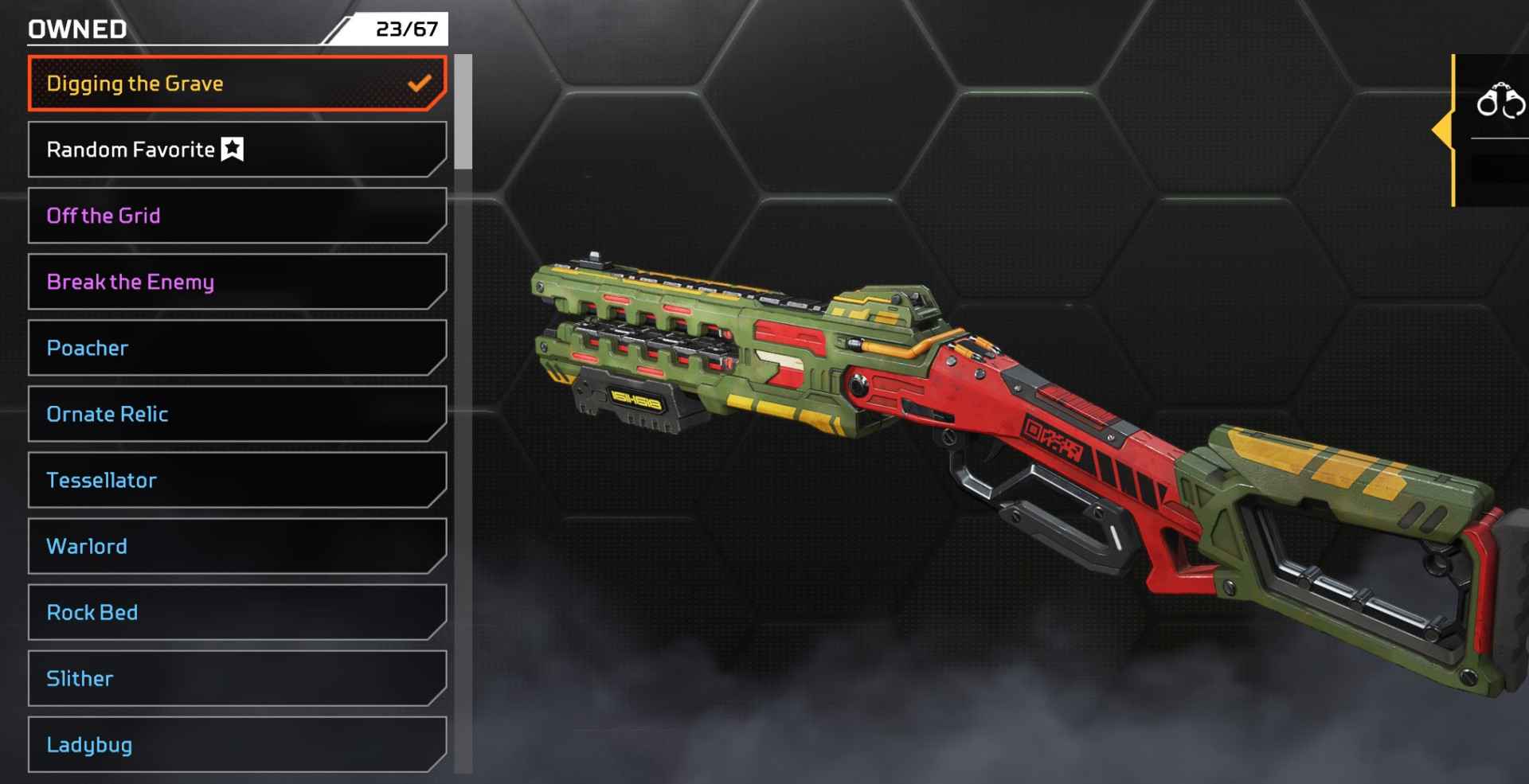The image size is (1529, 784).
Task: Select the Rock Bed skin
Action: 237,613
